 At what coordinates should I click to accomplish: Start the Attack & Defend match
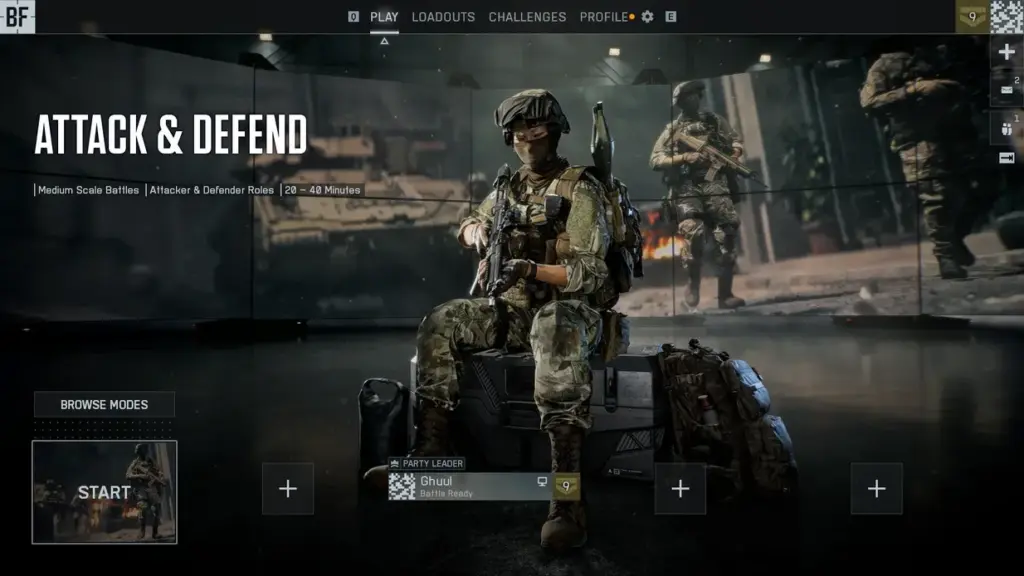pos(104,492)
